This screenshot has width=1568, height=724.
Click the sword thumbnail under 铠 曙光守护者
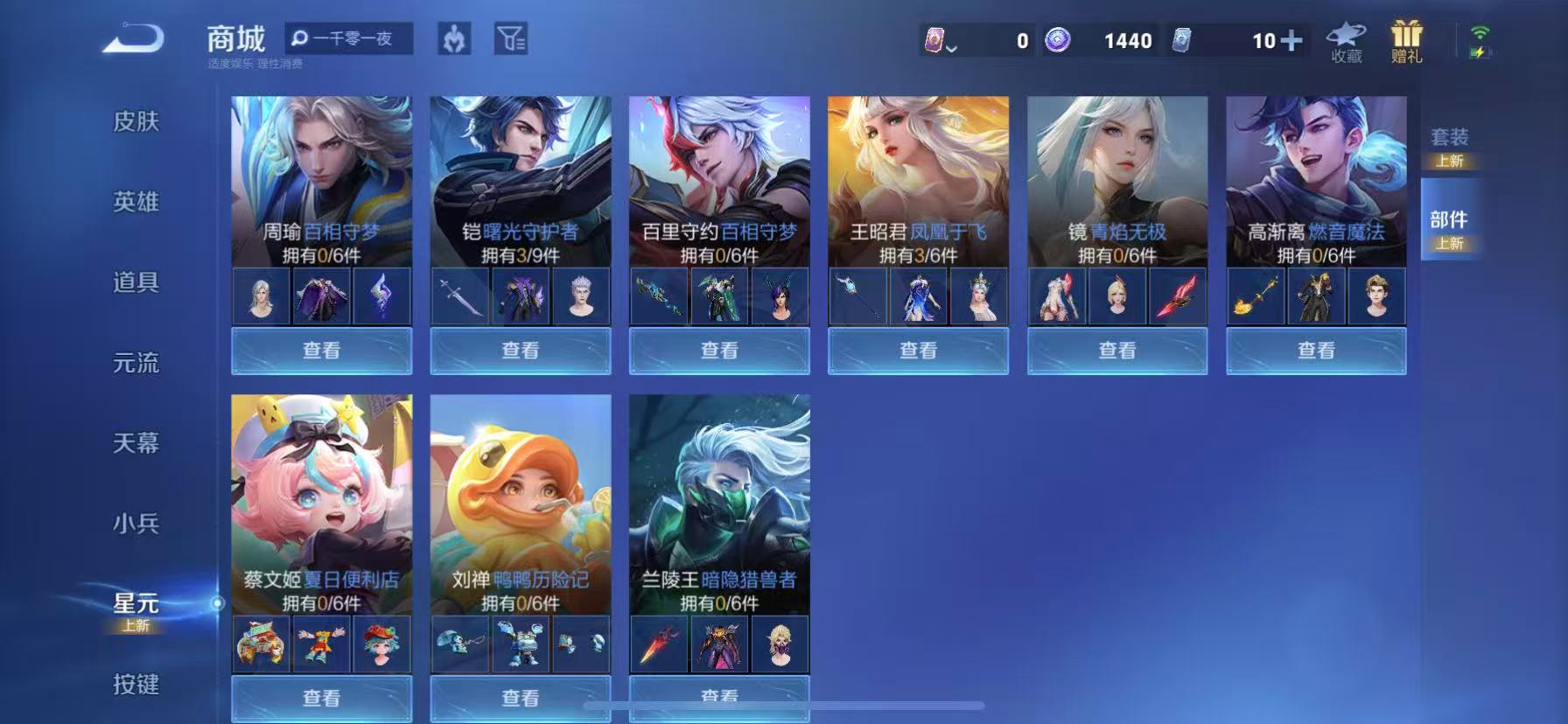point(461,296)
